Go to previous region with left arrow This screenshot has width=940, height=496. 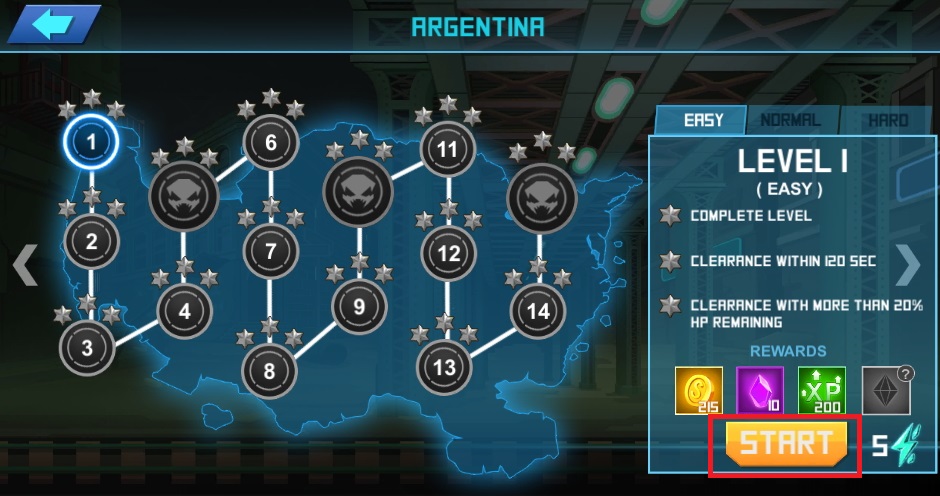26,265
